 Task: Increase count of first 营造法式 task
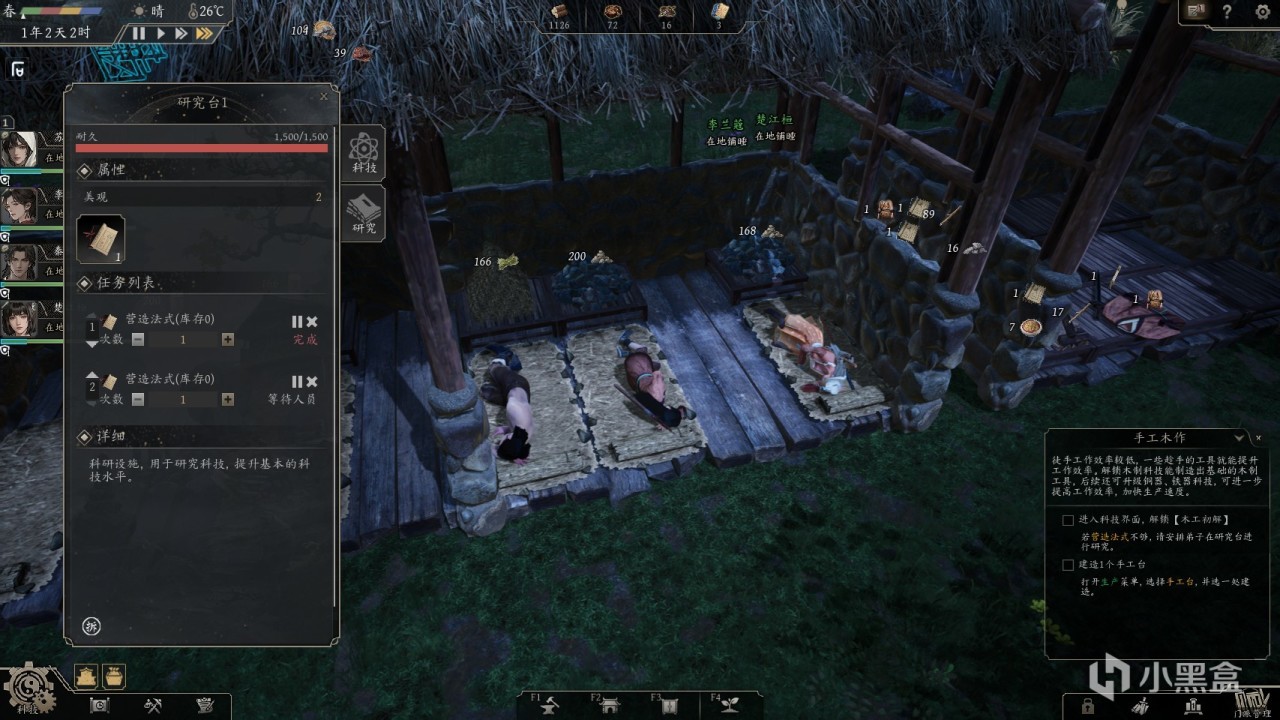pyautogui.click(x=228, y=340)
